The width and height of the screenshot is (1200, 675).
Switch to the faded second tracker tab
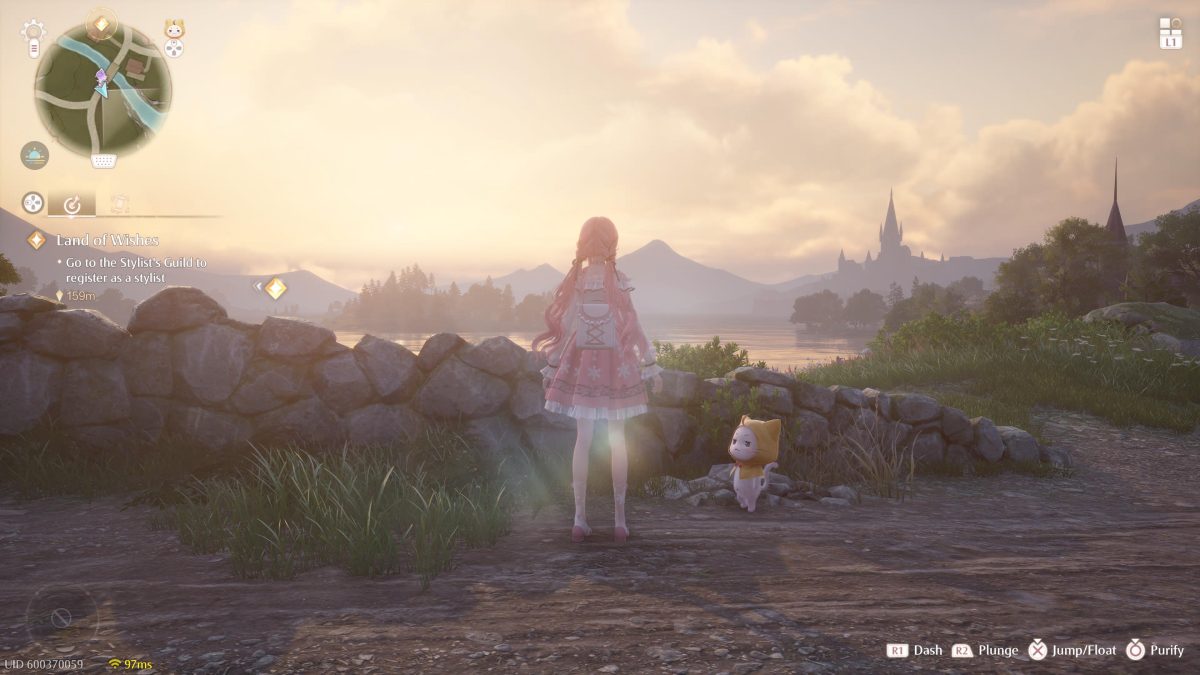[120, 204]
